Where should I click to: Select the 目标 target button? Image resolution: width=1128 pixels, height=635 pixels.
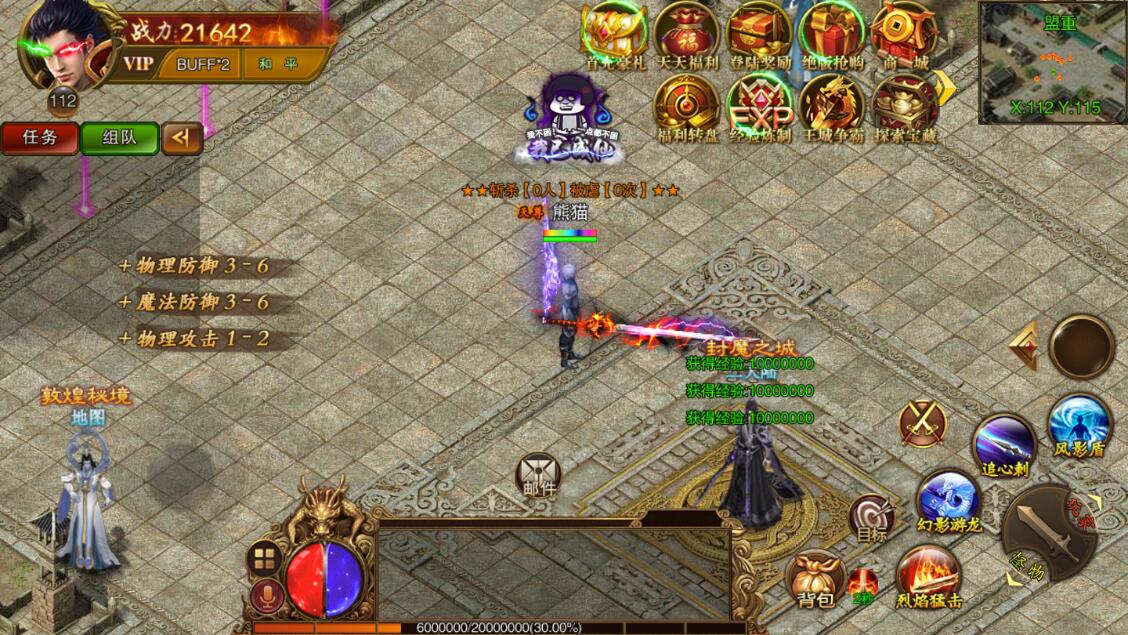click(872, 519)
